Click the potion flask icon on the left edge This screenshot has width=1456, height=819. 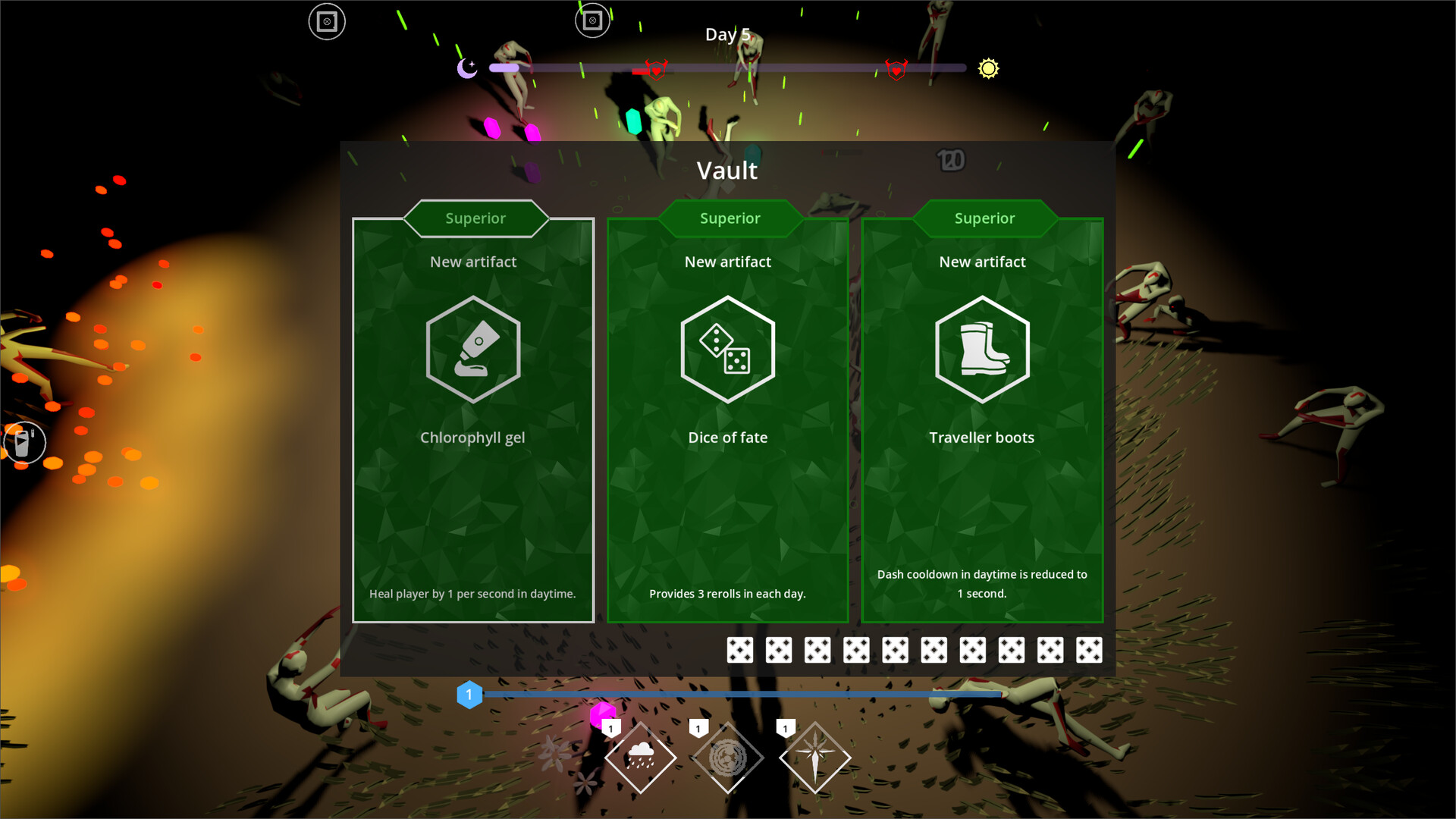pyautogui.click(x=24, y=442)
